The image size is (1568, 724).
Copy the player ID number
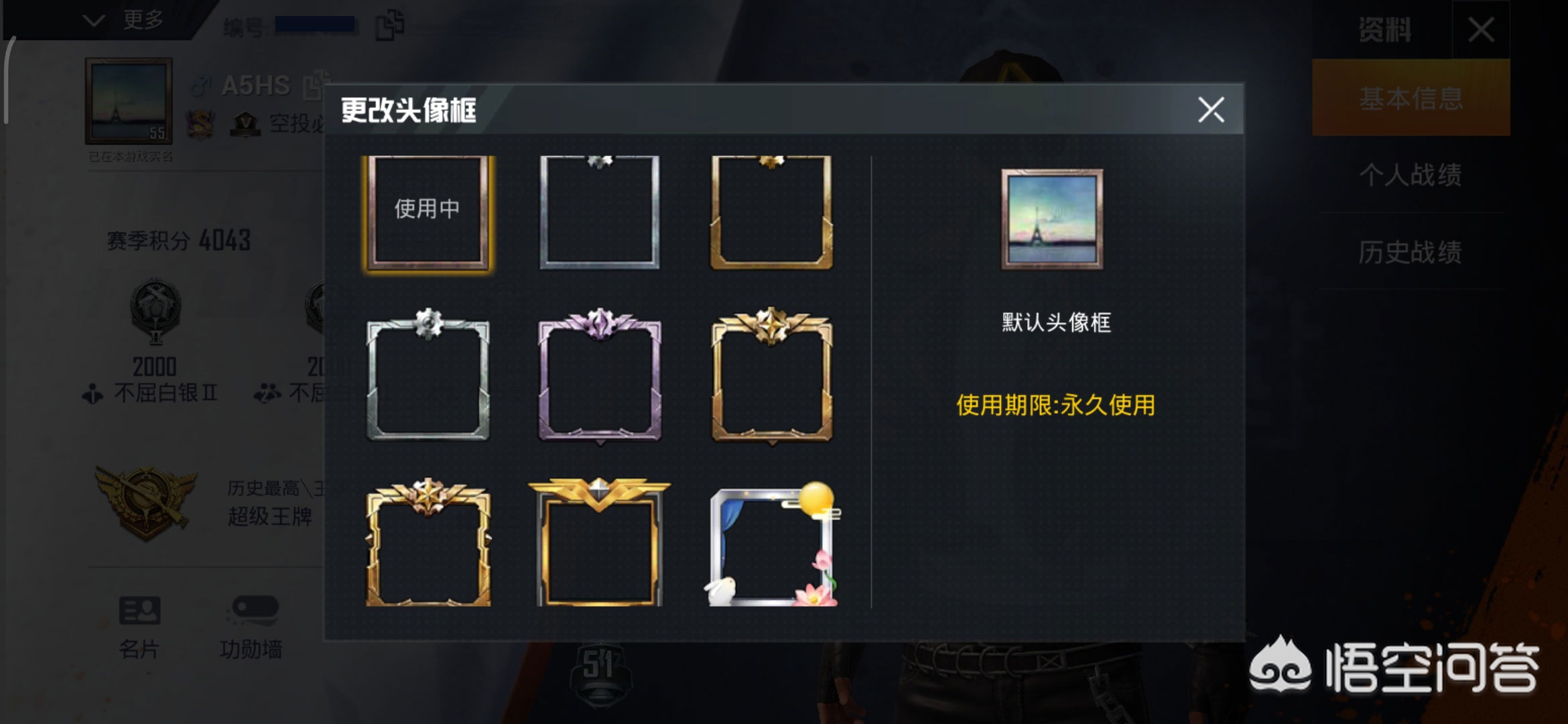pos(389,25)
